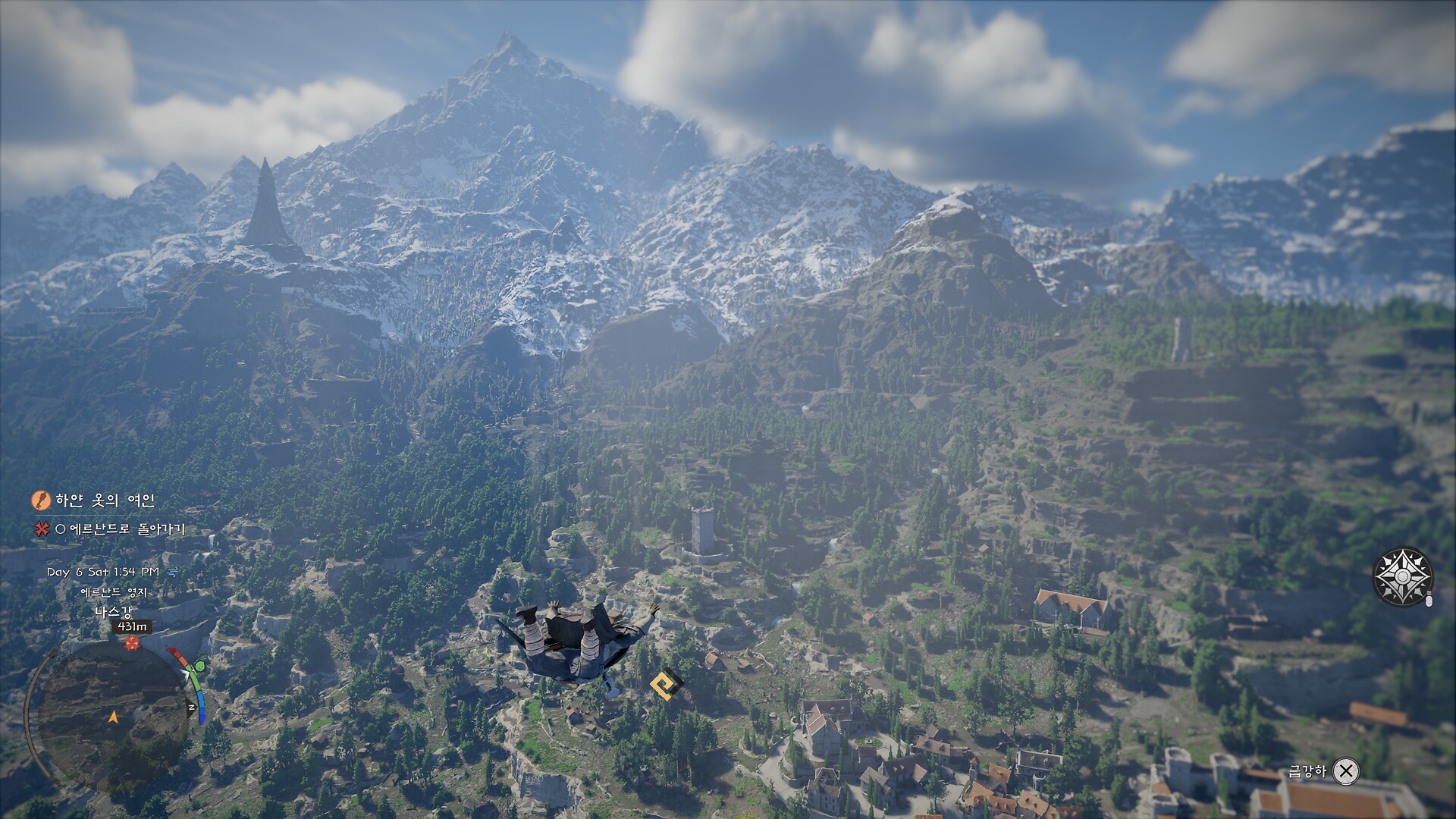The height and width of the screenshot is (819, 1456).
Task: Select the yellow square waypoint marker
Action: point(666,685)
